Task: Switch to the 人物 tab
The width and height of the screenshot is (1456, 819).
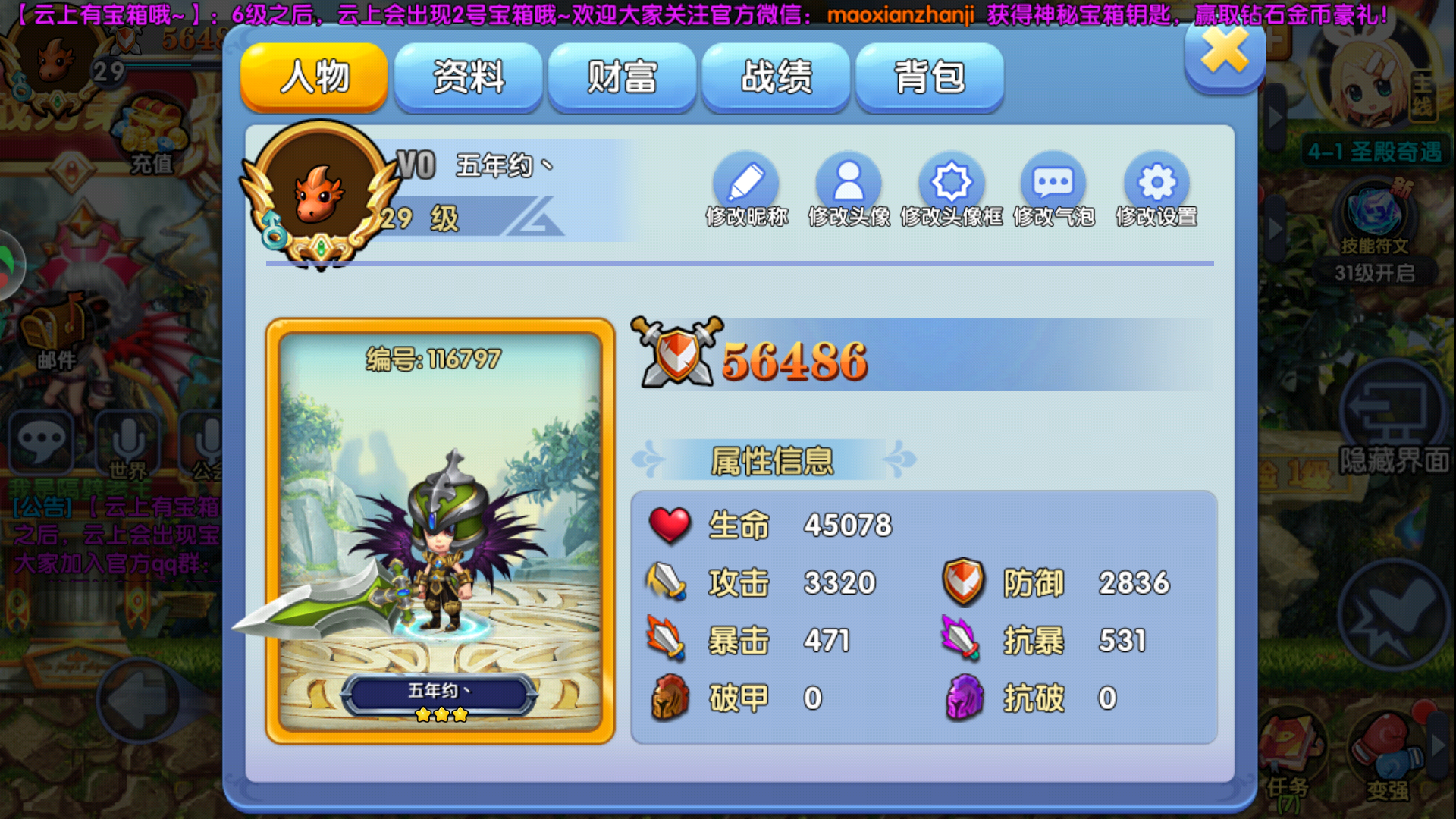Action: pyautogui.click(x=314, y=77)
